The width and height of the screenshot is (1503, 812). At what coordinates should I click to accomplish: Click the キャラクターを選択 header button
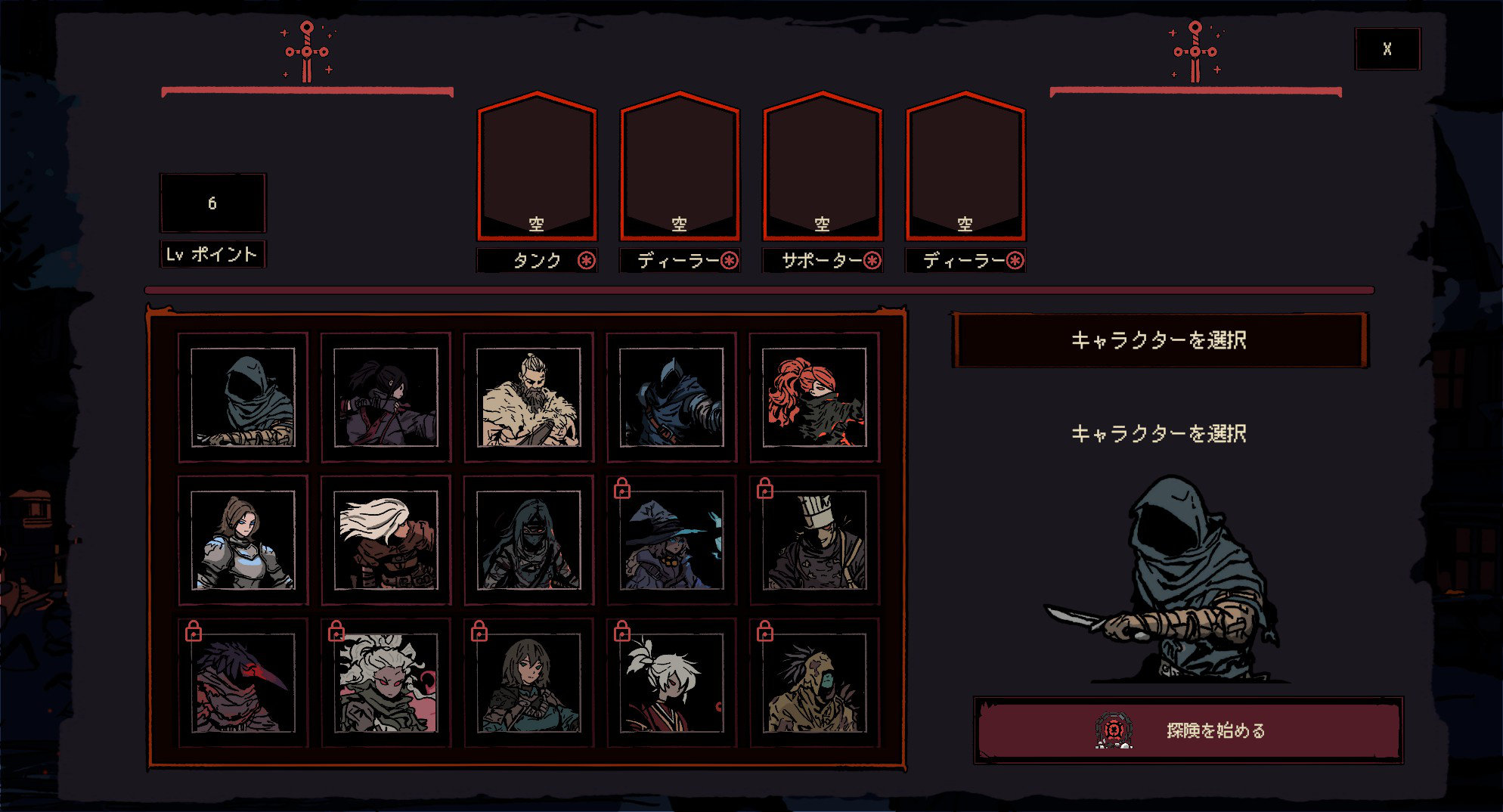pyautogui.click(x=1159, y=340)
